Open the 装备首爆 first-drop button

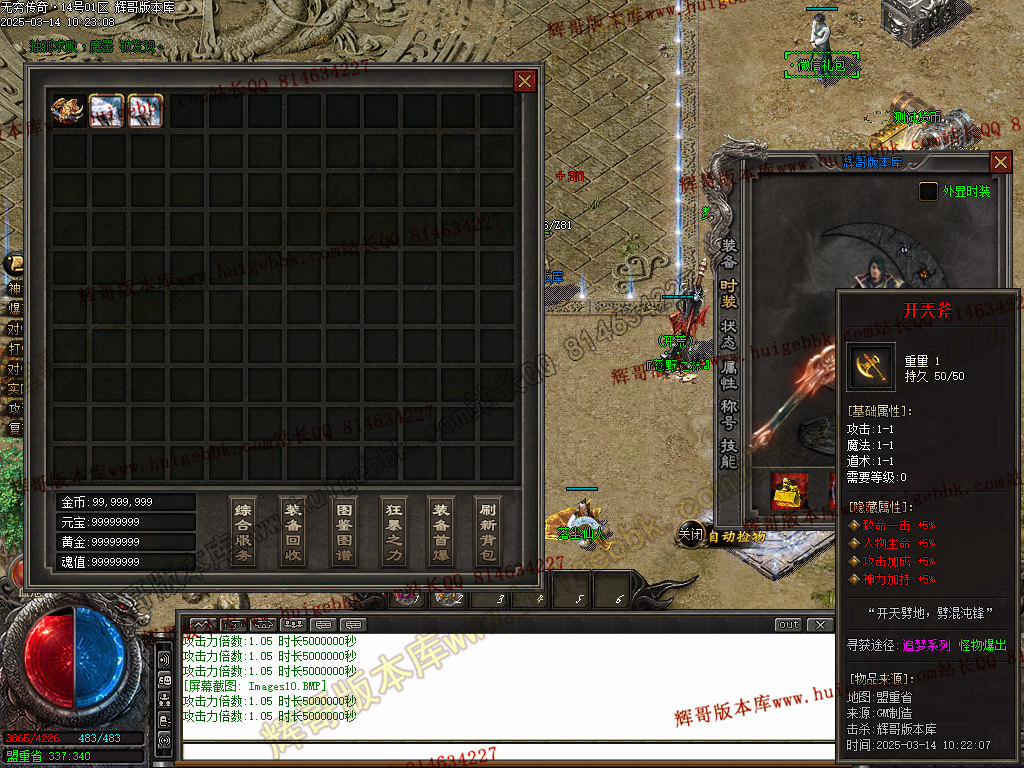(x=441, y=531)
